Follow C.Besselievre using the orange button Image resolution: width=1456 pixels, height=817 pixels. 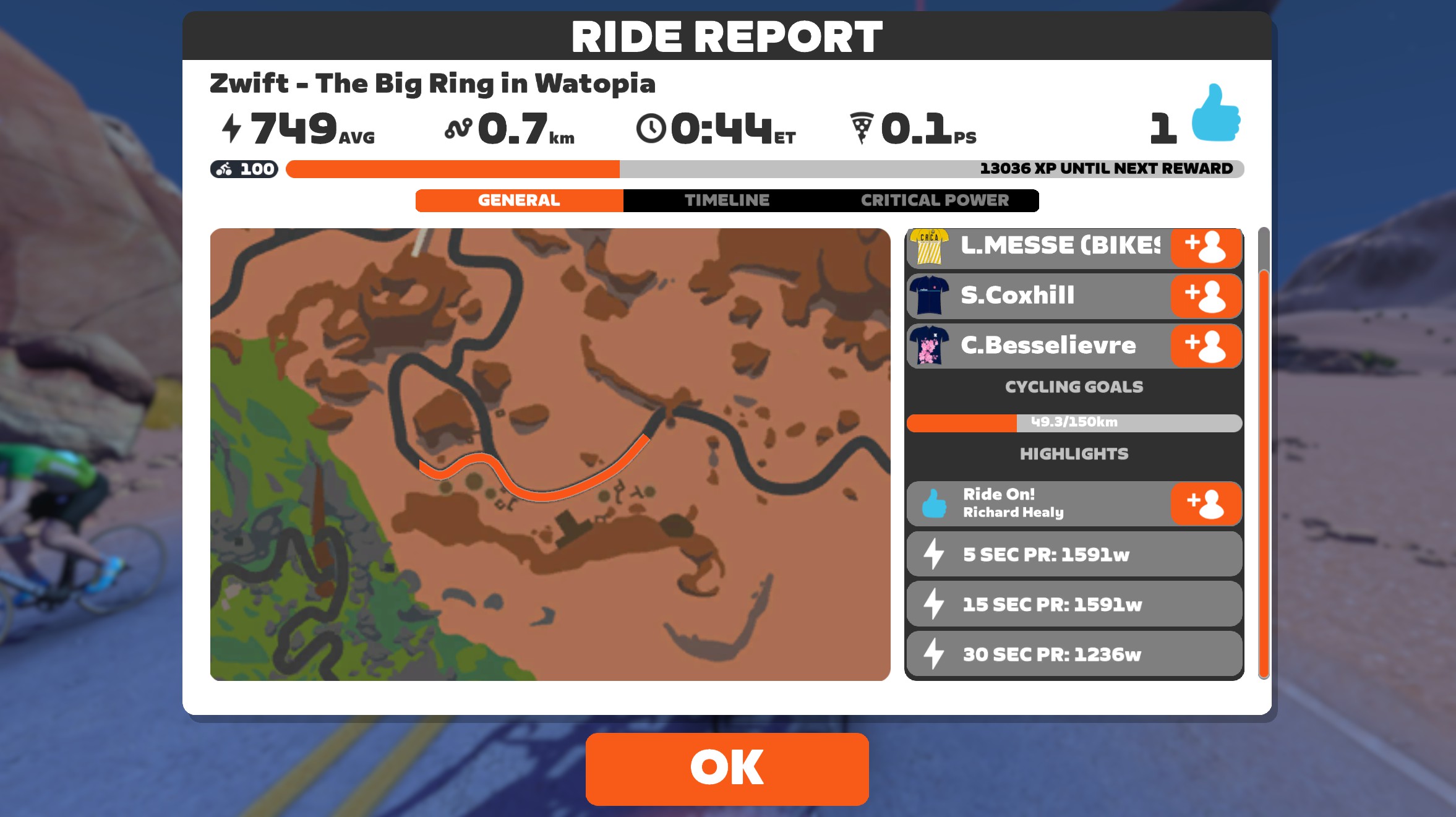click(x=1205, y=346)
